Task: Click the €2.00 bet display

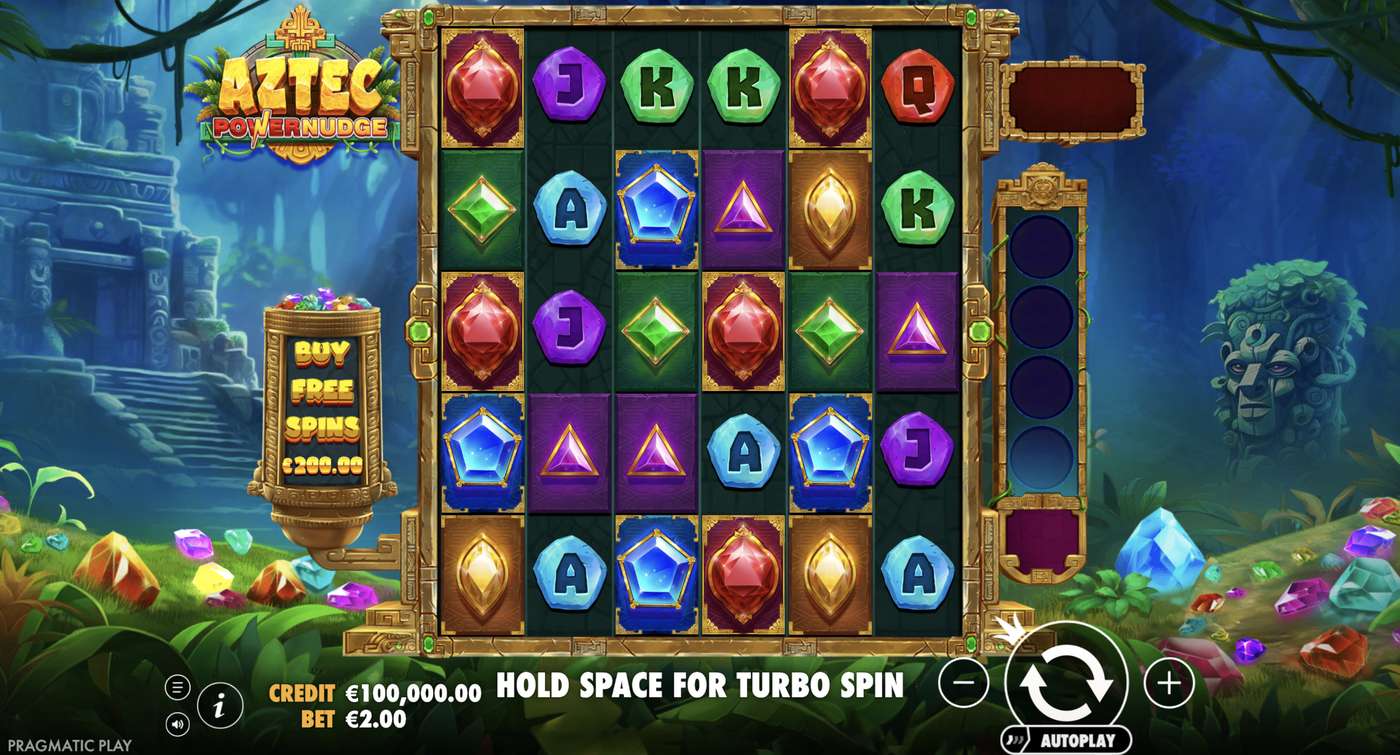Action: tap(375, 718)
